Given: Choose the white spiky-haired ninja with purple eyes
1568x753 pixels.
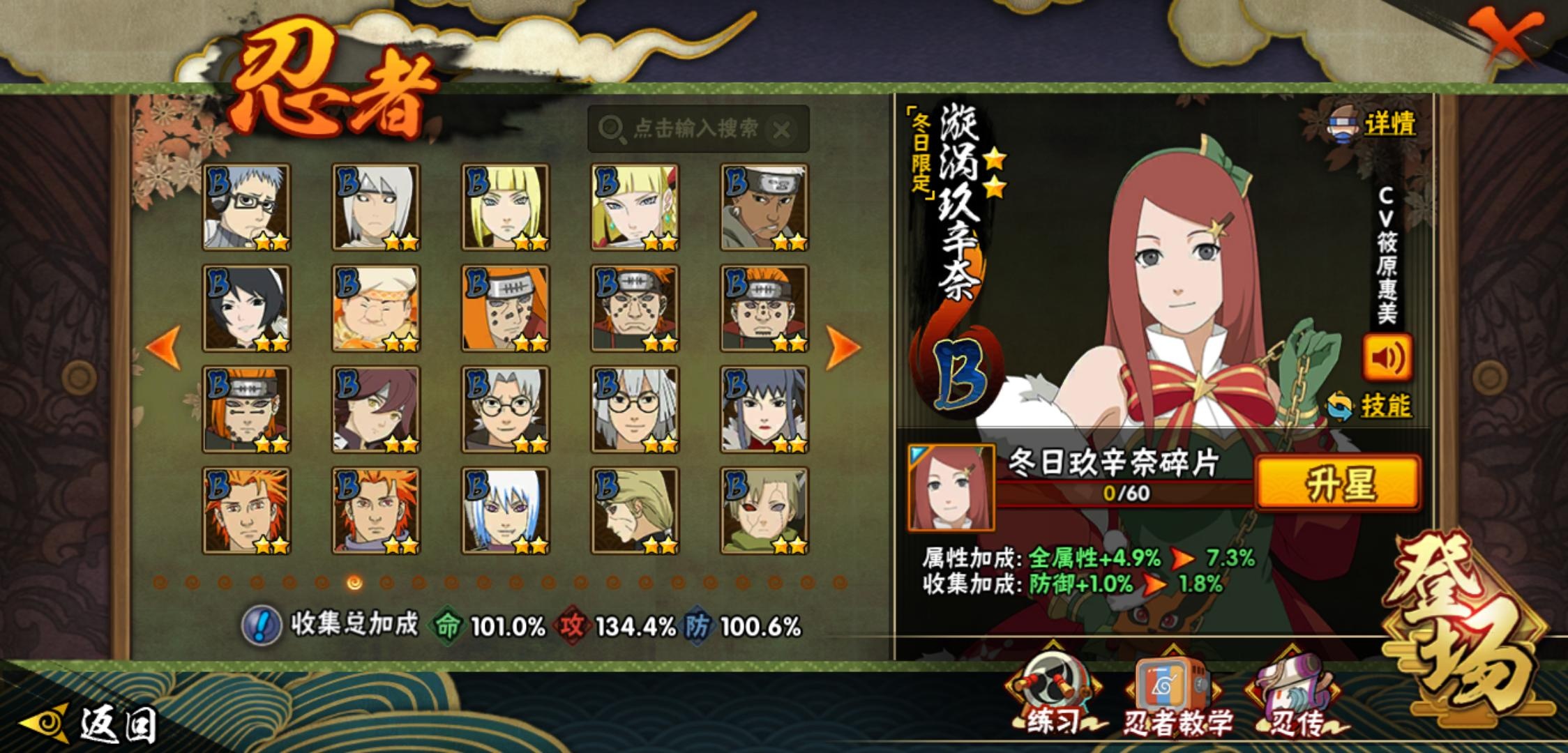Looking at the screenshot, I should pos(505,511).
